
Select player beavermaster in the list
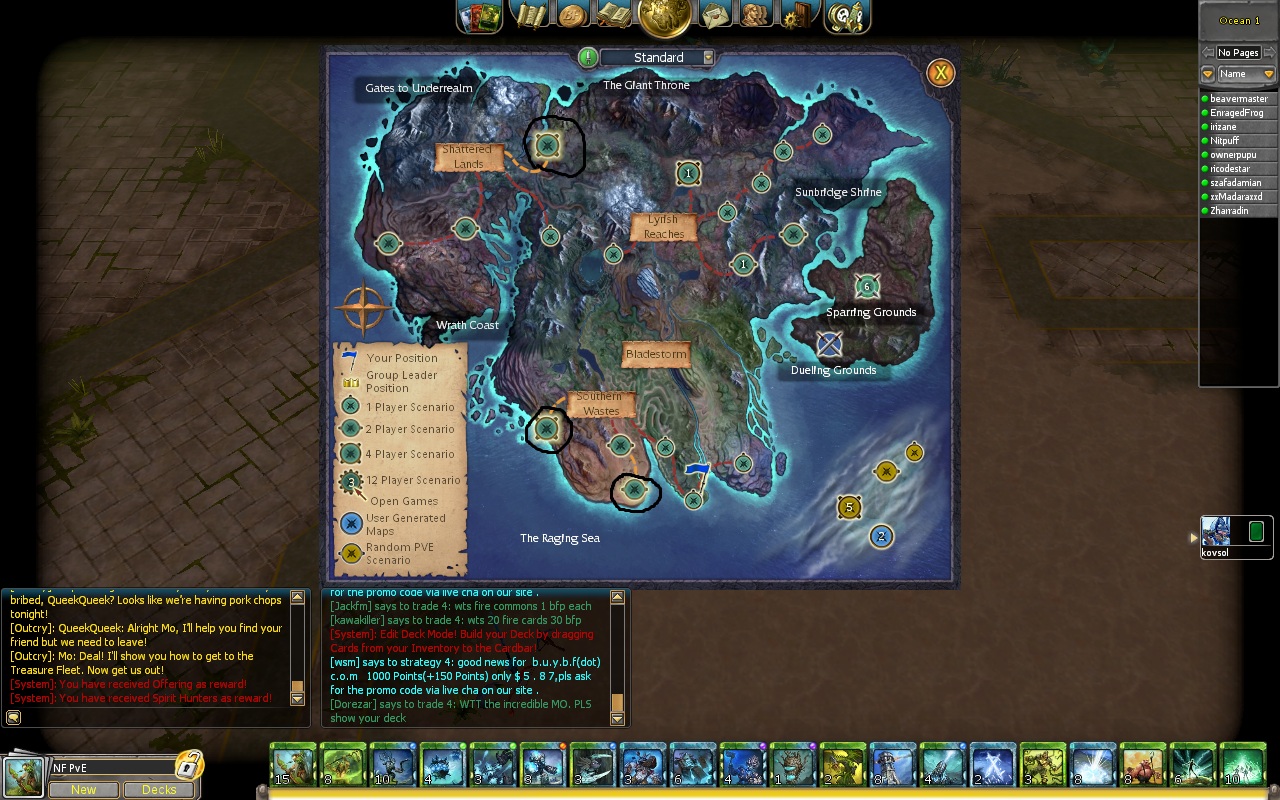(x=1238, y=99)
